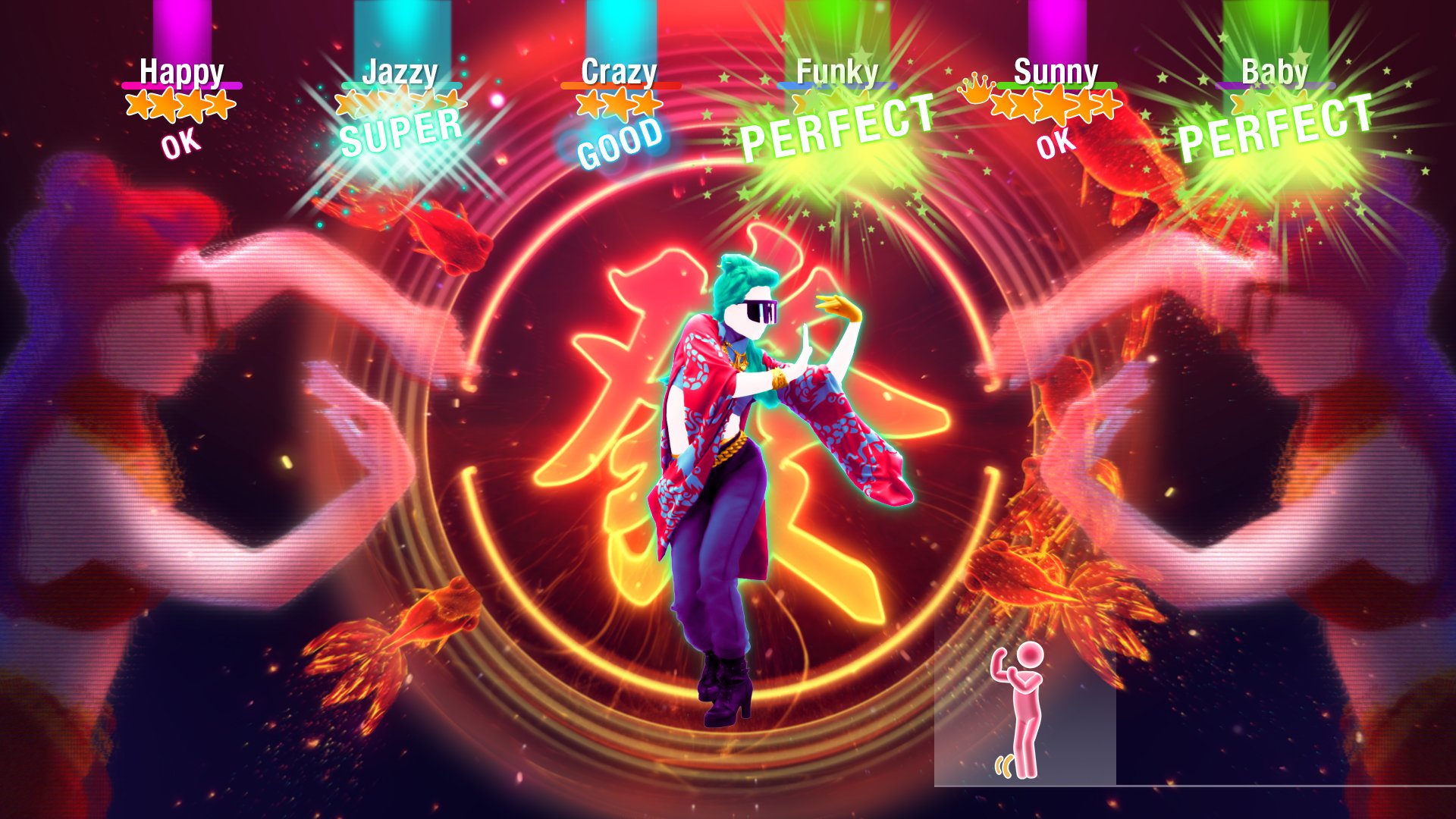Select the half-filled star in Sunny's rating row
Screen dimensions: 1456x819
pyautogui.click(x=1106, y=105)
